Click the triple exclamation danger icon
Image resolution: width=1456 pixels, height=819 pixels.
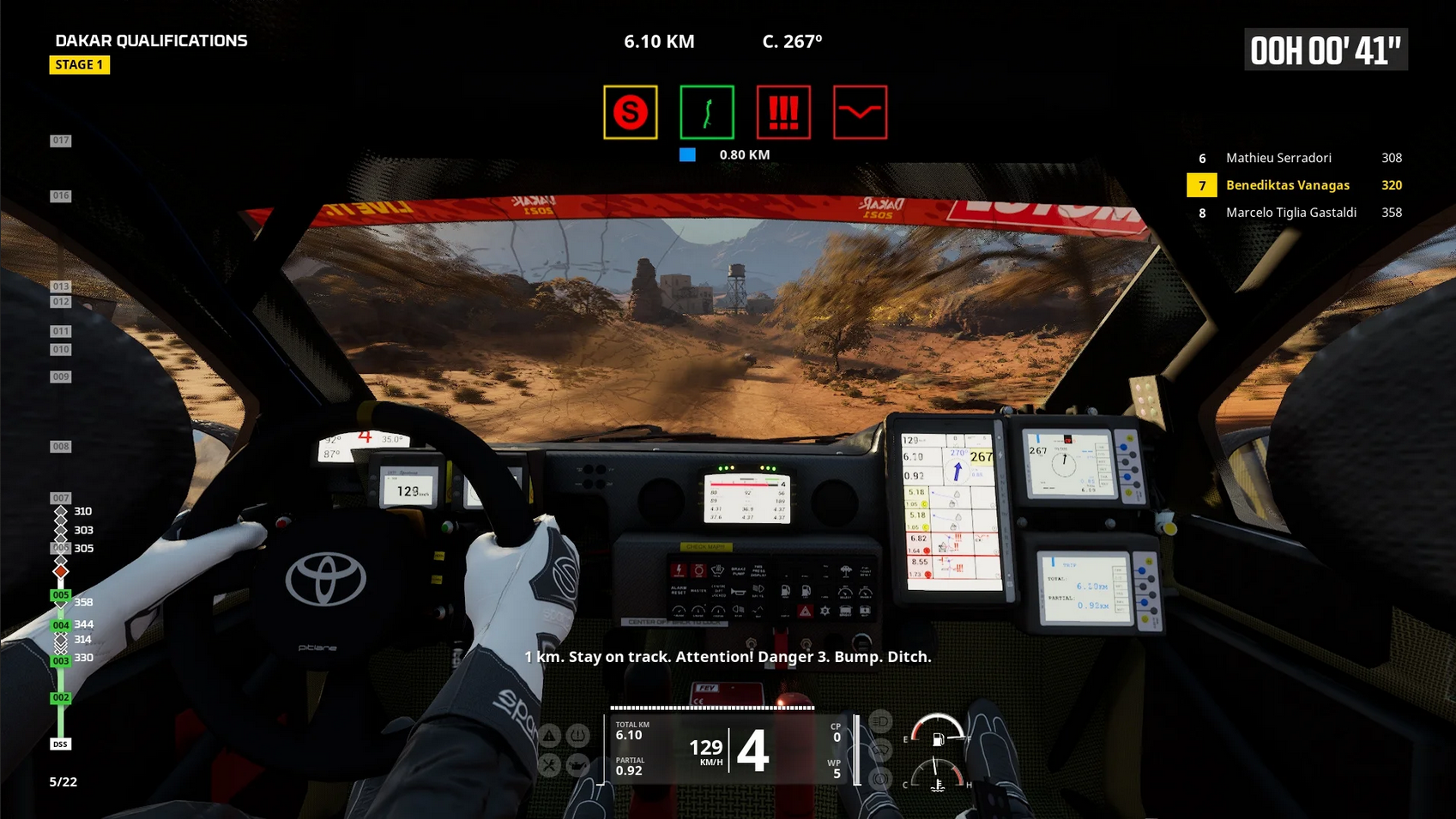(783, 112)
